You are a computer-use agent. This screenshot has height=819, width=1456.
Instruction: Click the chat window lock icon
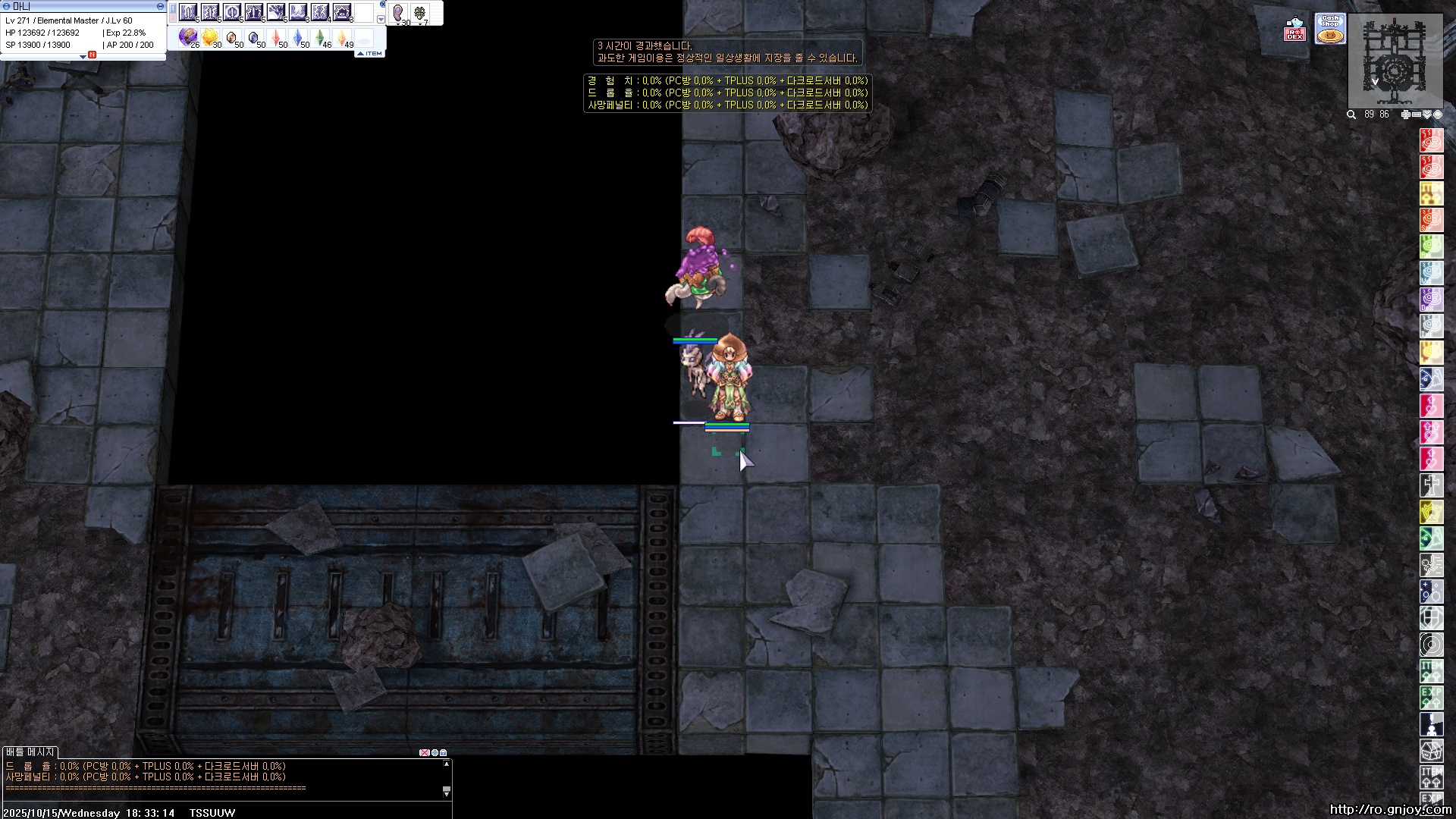tap(444, 753)
